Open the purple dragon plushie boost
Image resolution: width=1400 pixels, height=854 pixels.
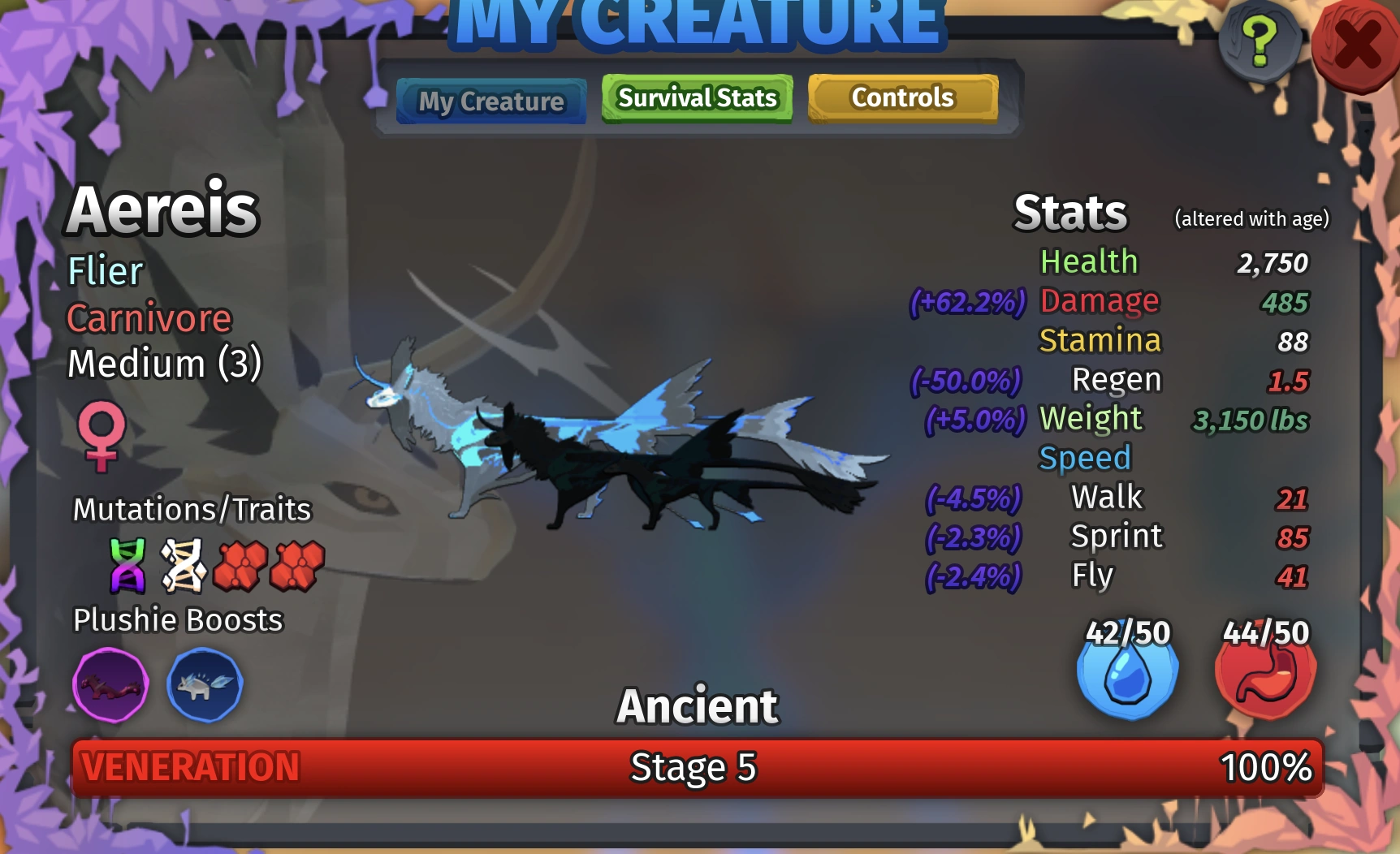tap(111, 684)
